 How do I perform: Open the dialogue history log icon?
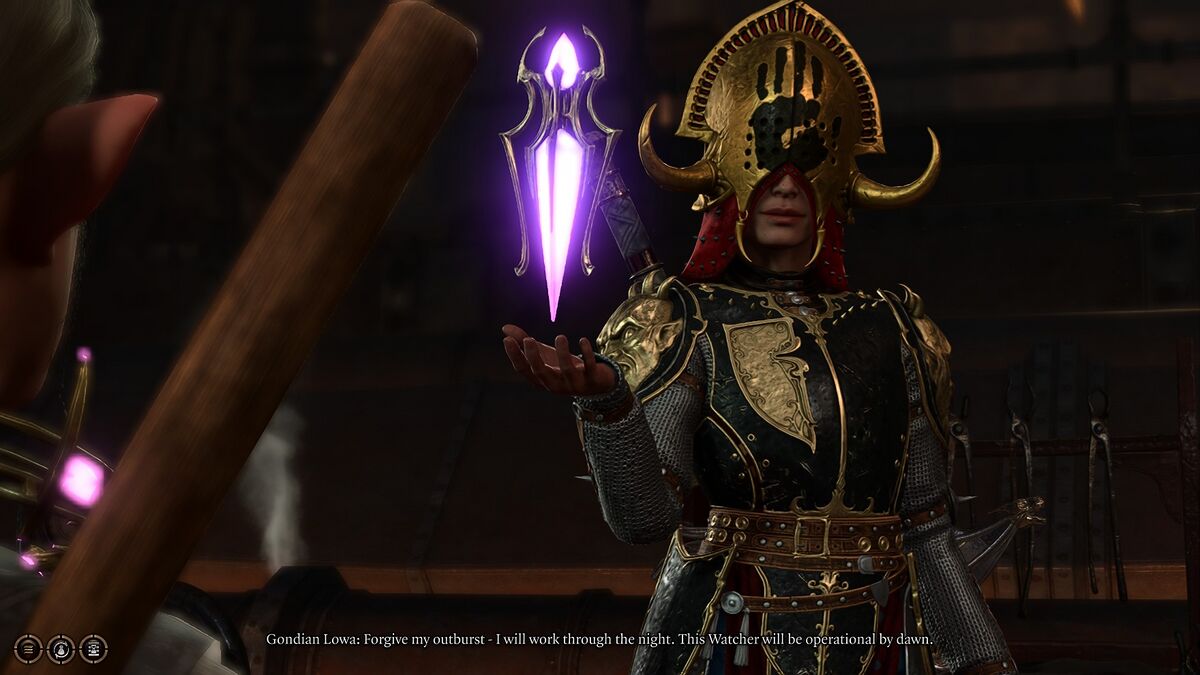[x=93, y=649]
